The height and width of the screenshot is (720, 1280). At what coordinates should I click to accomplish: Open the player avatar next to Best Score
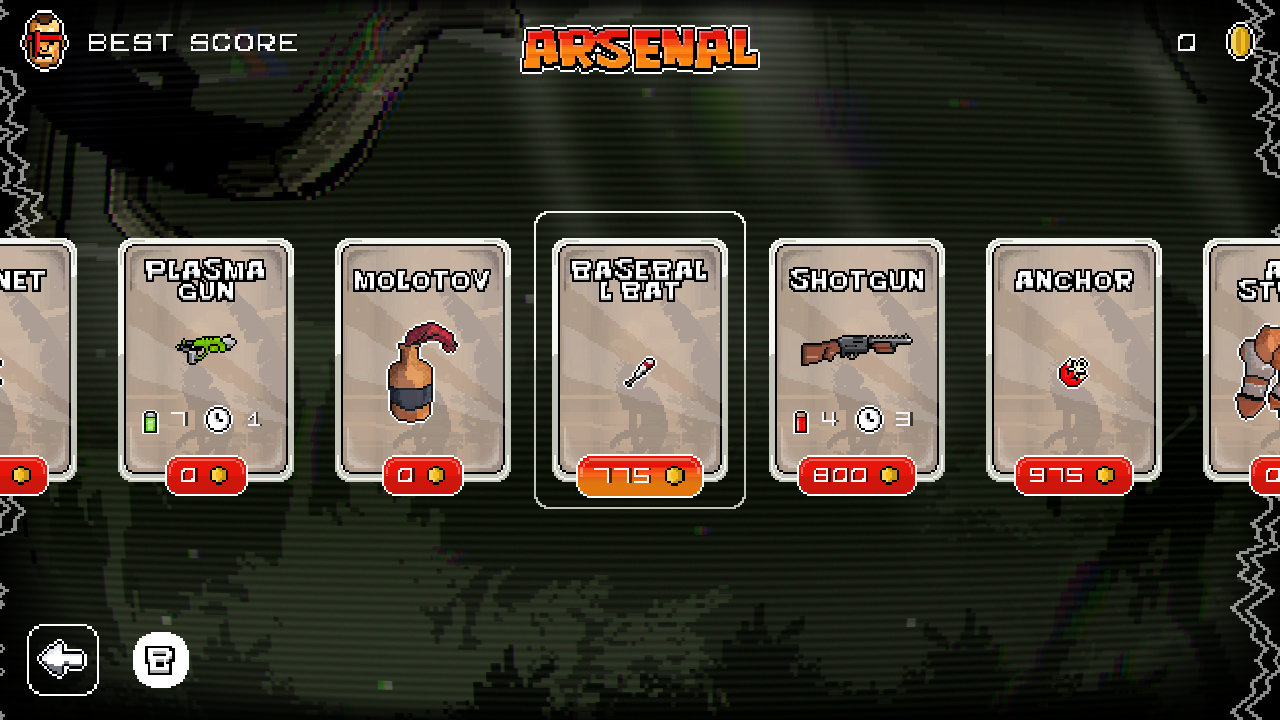(42, 42)
